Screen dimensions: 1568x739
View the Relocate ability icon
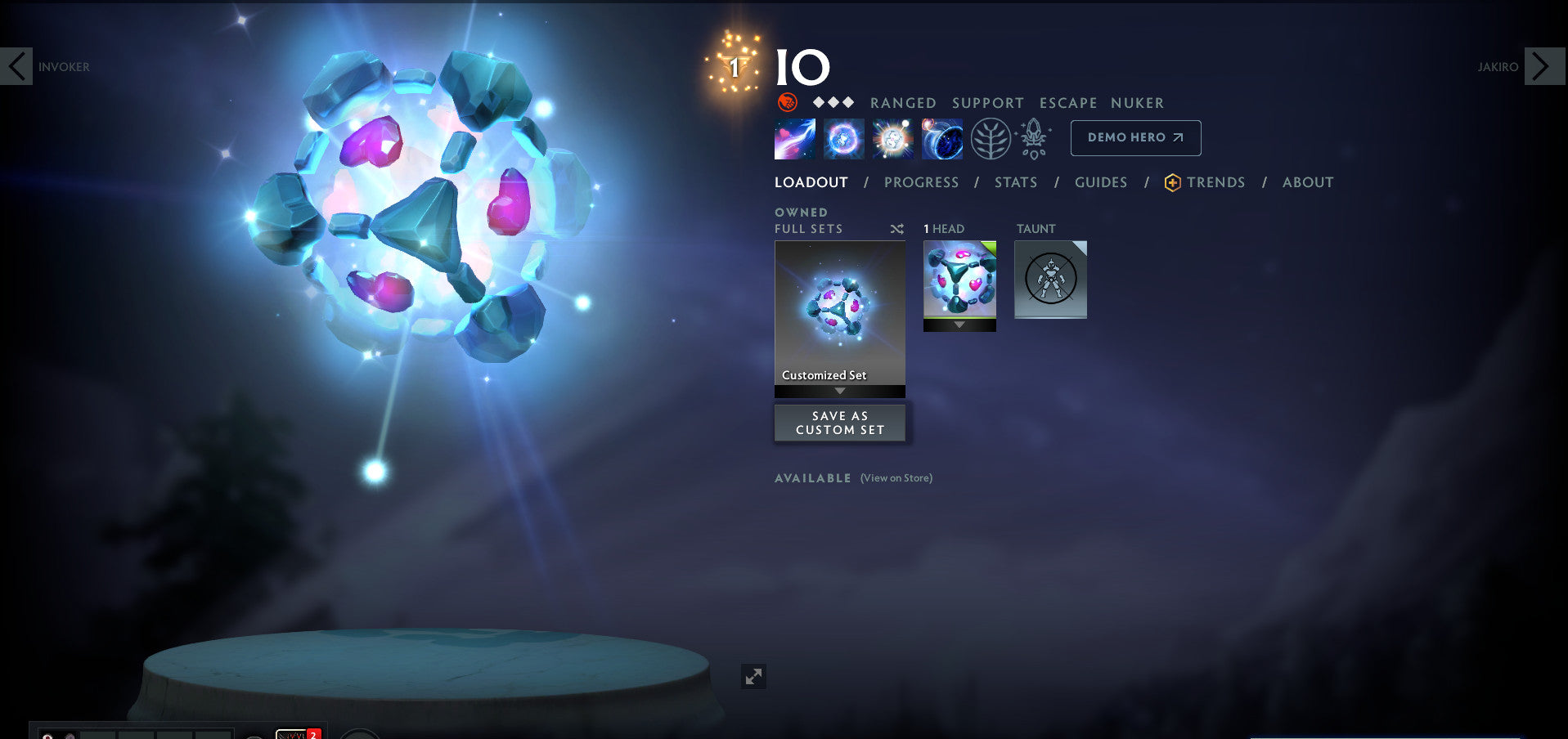point(941,138)
